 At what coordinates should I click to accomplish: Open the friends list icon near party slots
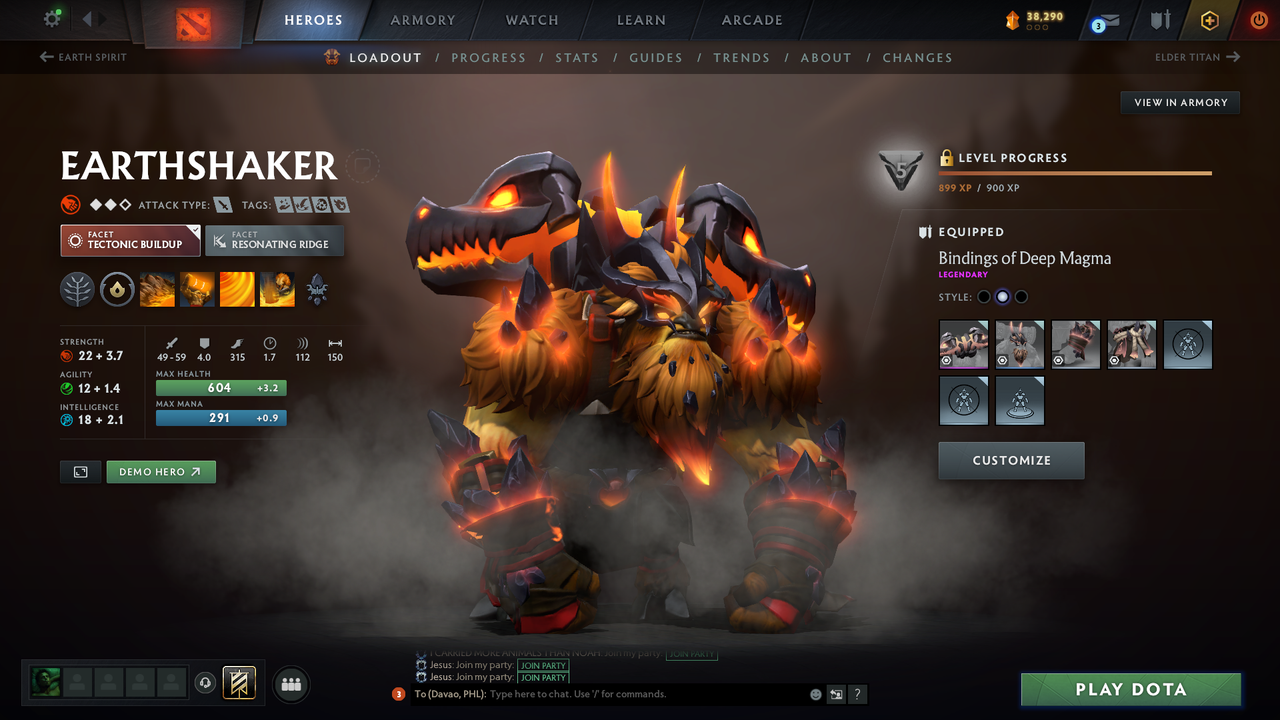pos(290,684)
